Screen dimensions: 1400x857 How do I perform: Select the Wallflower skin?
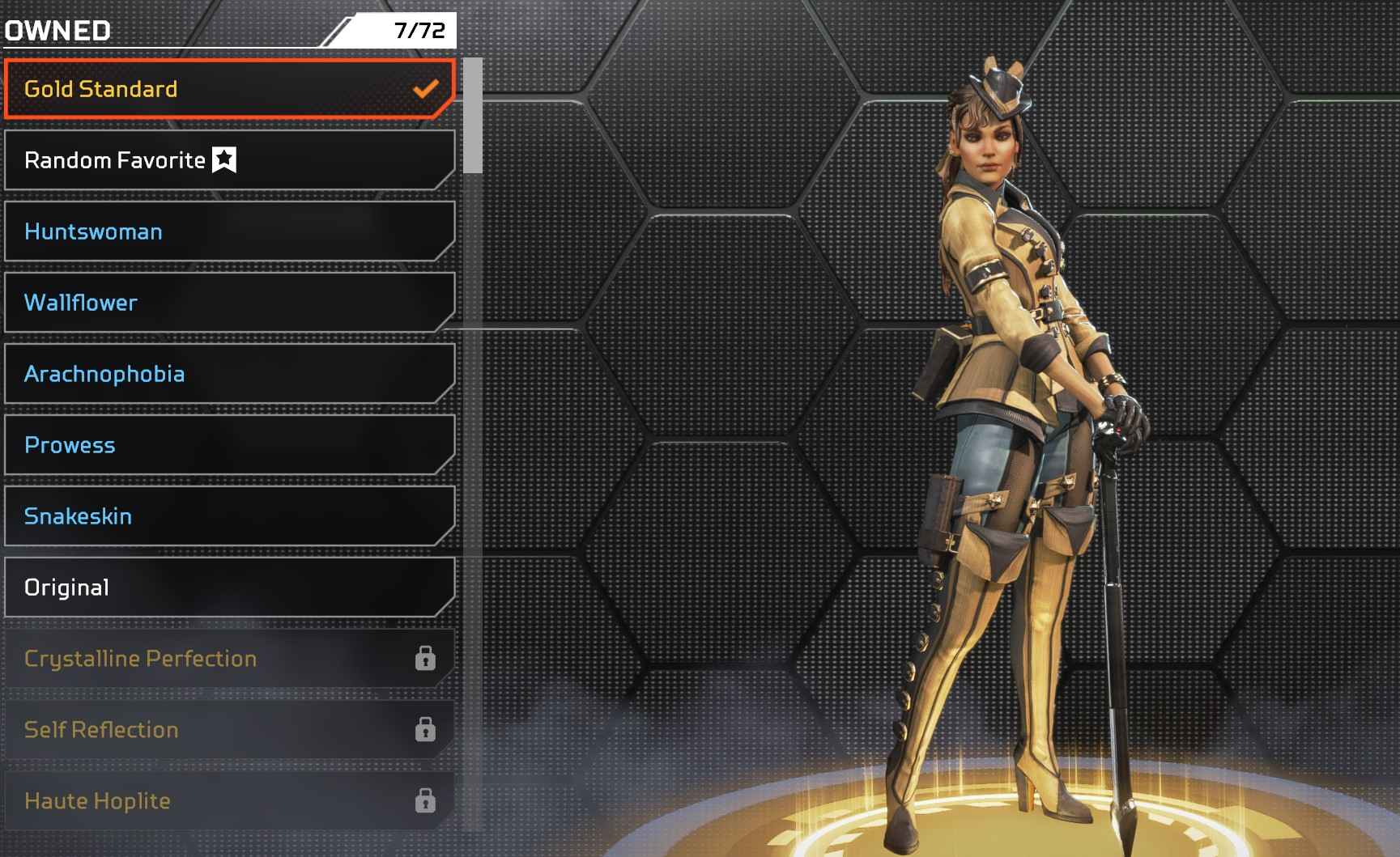[x=229, y=303]
